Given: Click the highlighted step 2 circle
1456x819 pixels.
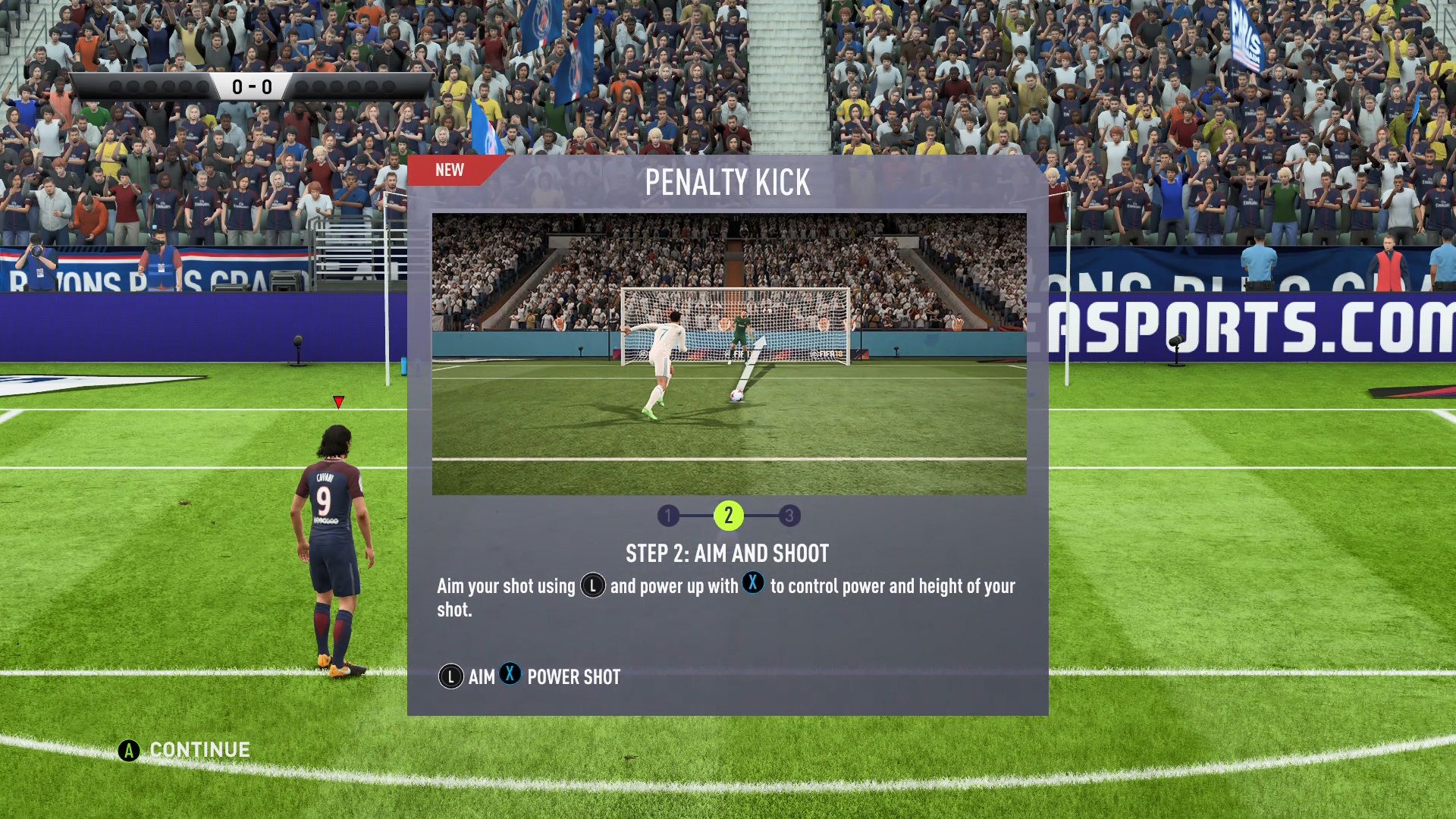Looking at the screenshot, I should click(x=730, y=516).
